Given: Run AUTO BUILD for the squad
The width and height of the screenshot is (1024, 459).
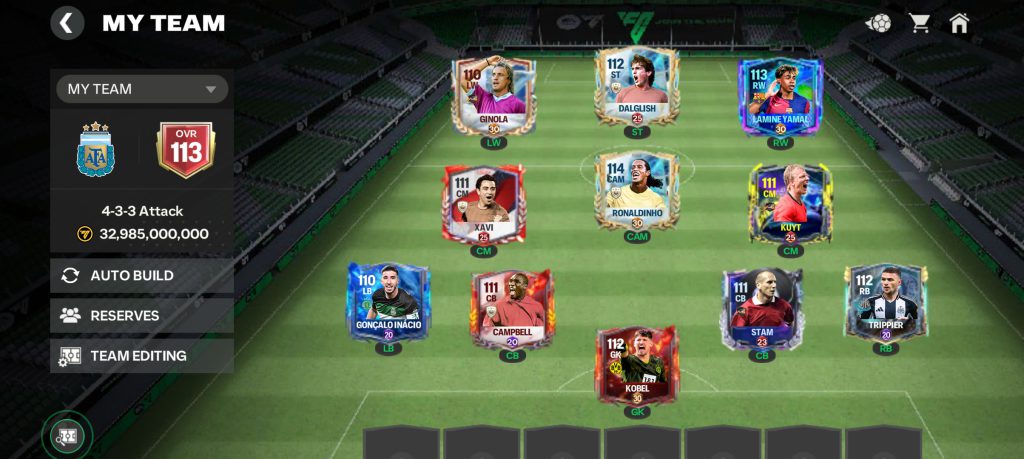Looking at the screenshot, I should 142,275.
